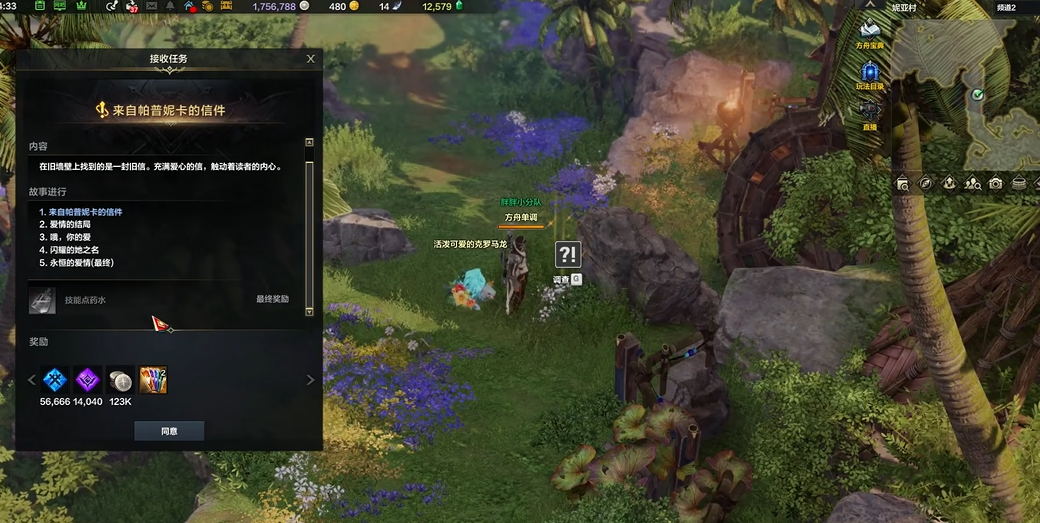This screenshot has width=1040, height=523.
Task: Show next rewards with the right arrow
Action: (x=310, y=380)
